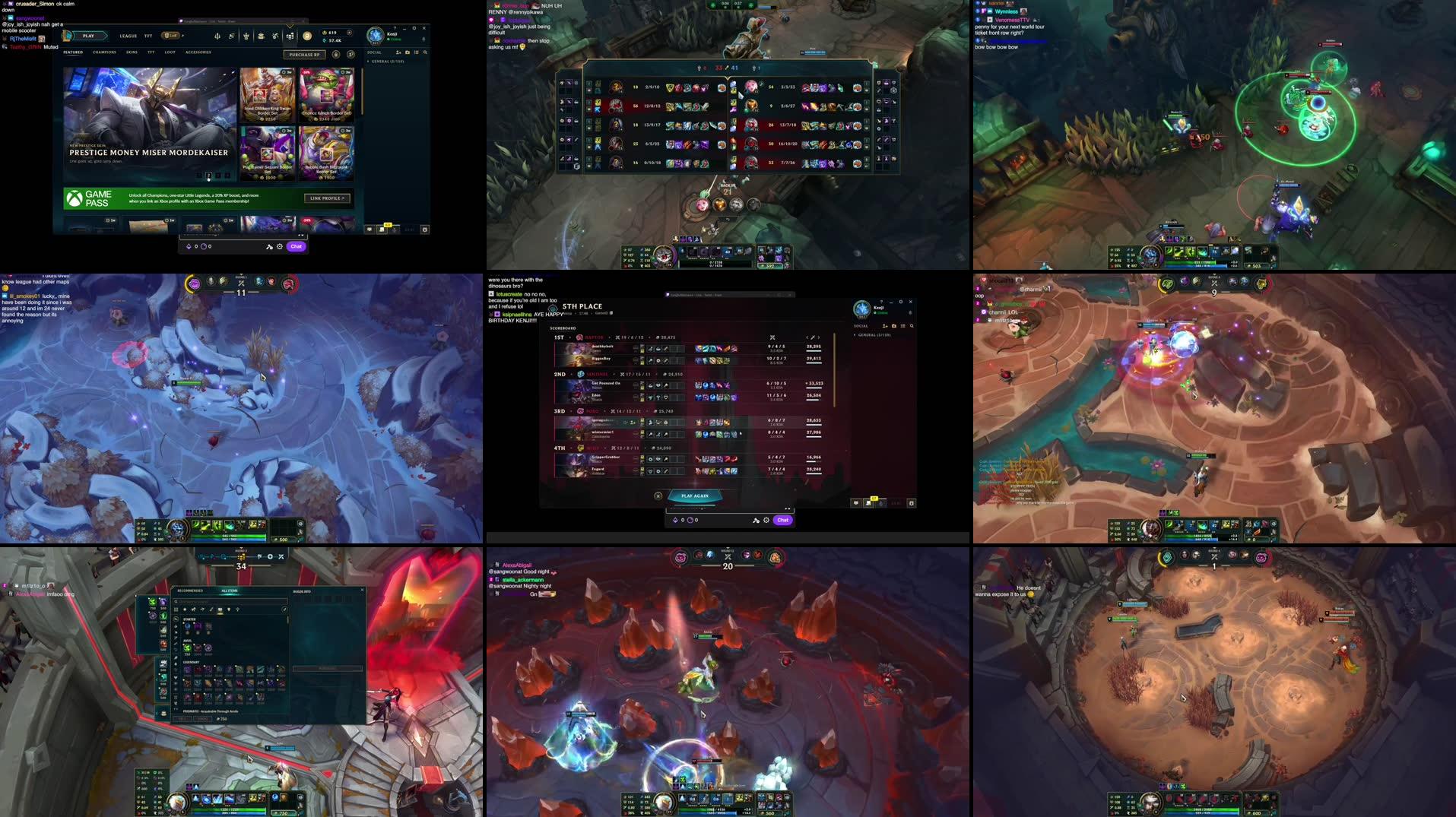Select page 3 of the store carousel

click(x=218, y=175)
